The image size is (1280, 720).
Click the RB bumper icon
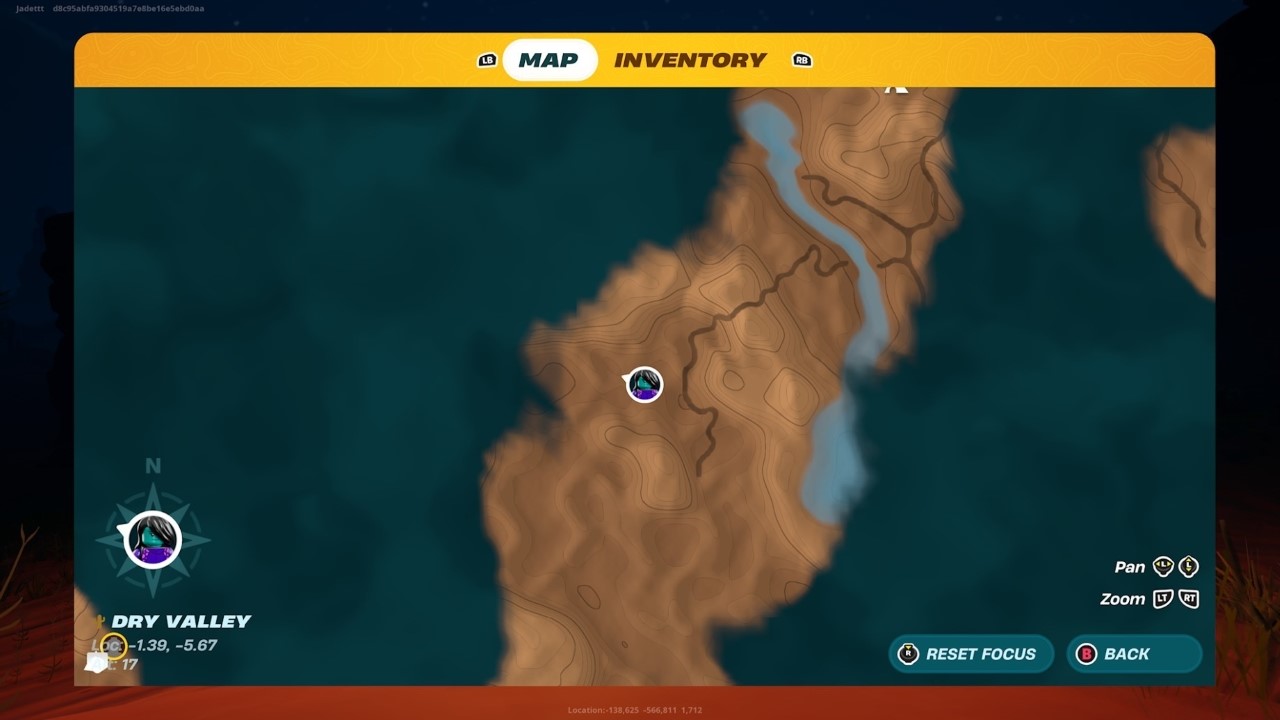801,60
